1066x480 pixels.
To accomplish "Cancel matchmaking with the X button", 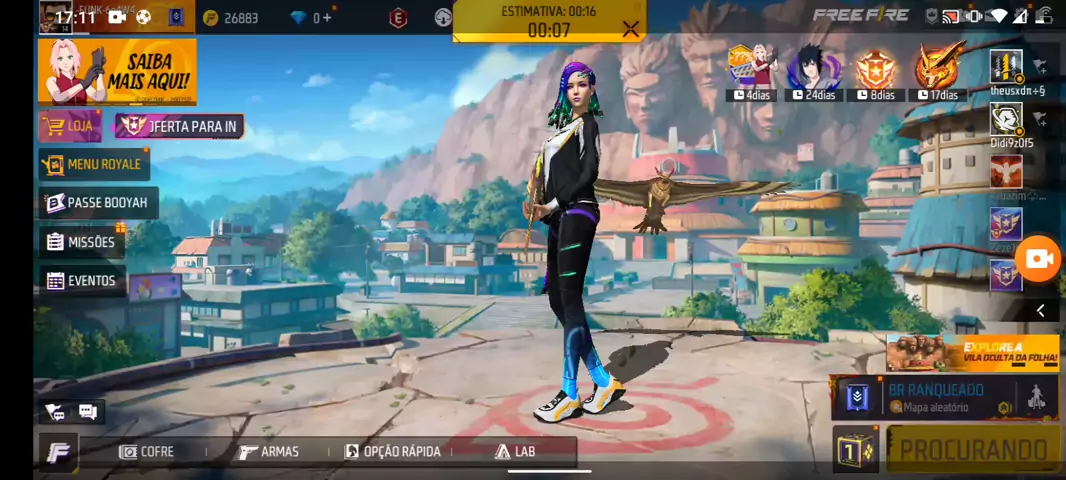I will point(630,29).
